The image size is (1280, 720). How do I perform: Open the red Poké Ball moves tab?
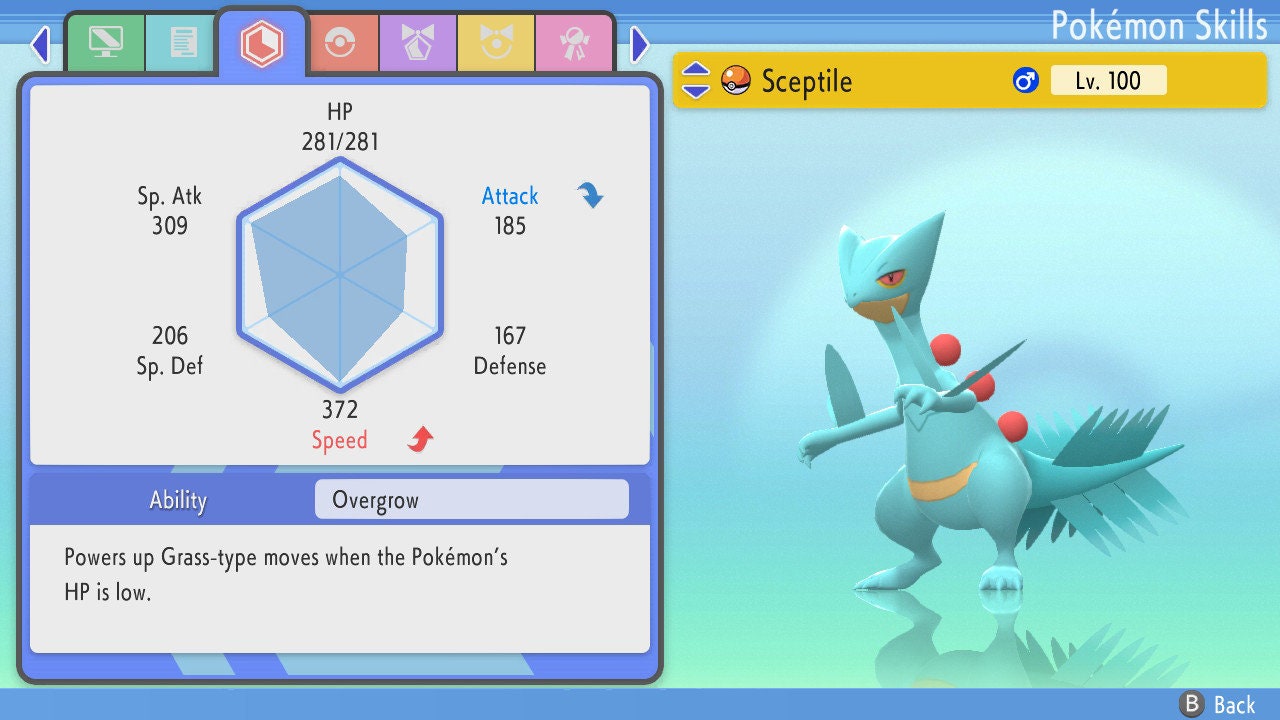click(339, 43)
